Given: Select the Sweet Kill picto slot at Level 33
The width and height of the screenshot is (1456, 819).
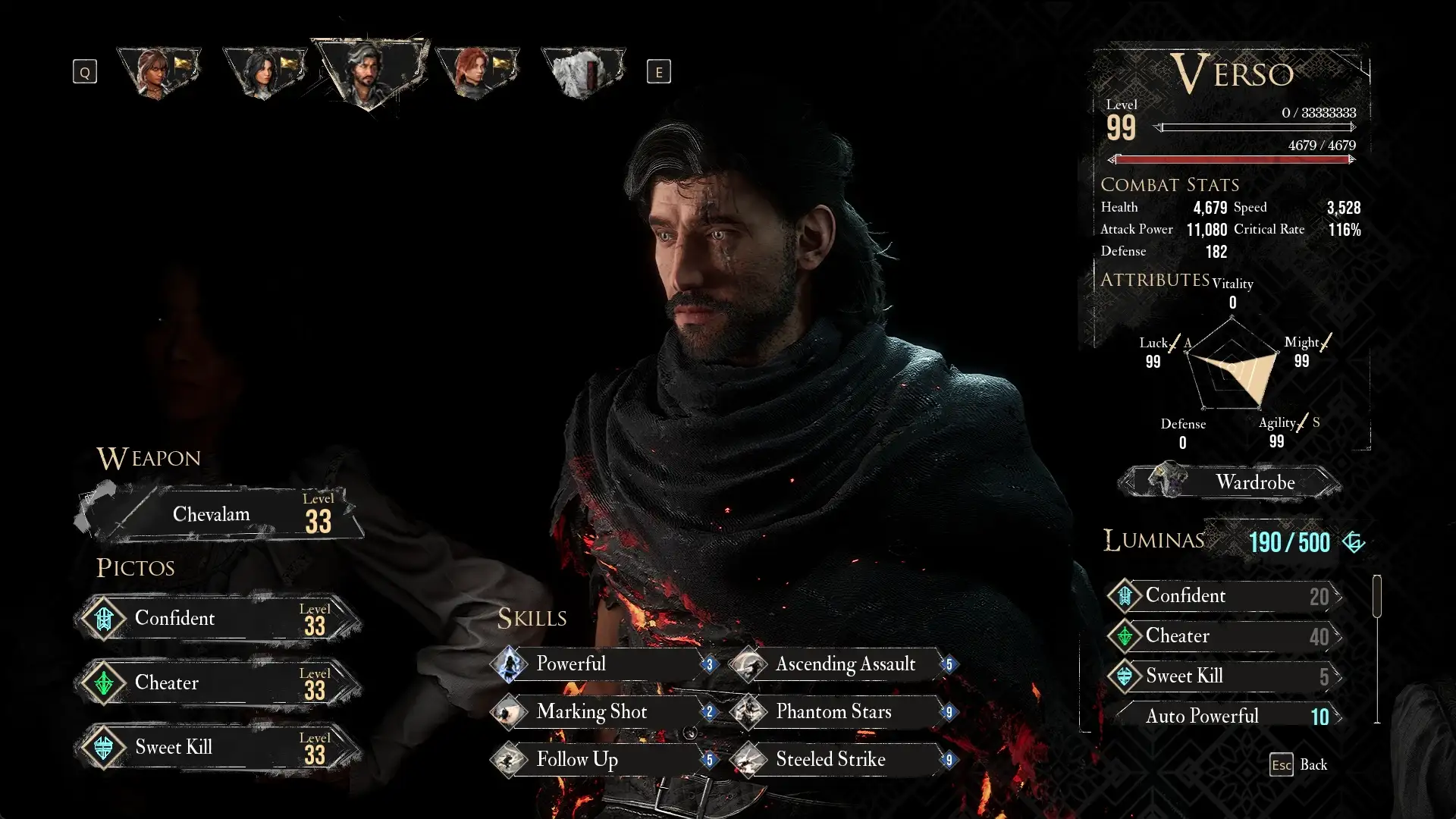Looking at the screenshot, I should pos(218,748).
